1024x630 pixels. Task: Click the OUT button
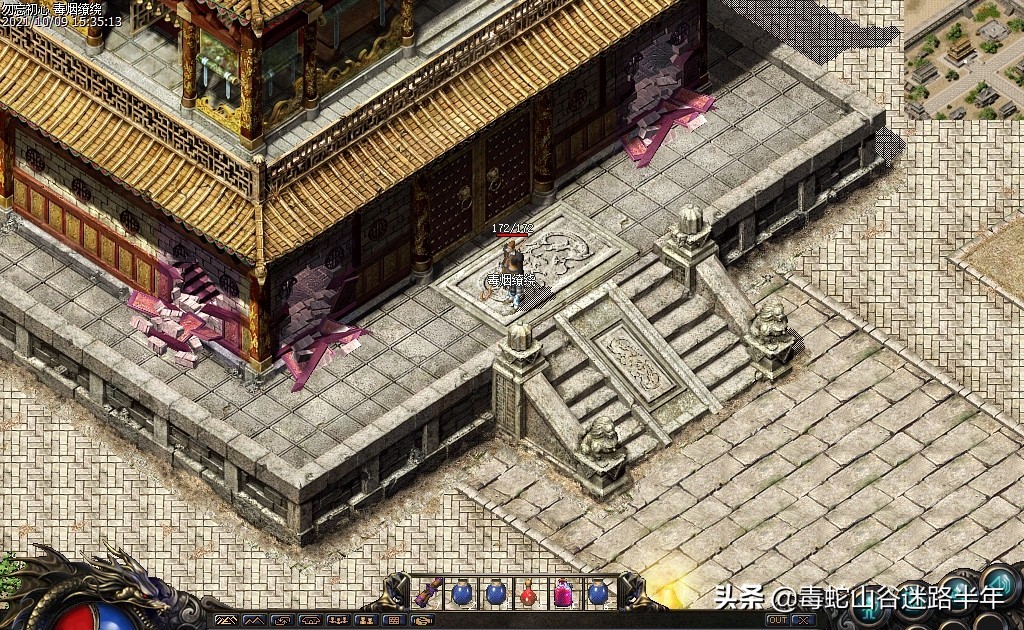pos(778,620)
